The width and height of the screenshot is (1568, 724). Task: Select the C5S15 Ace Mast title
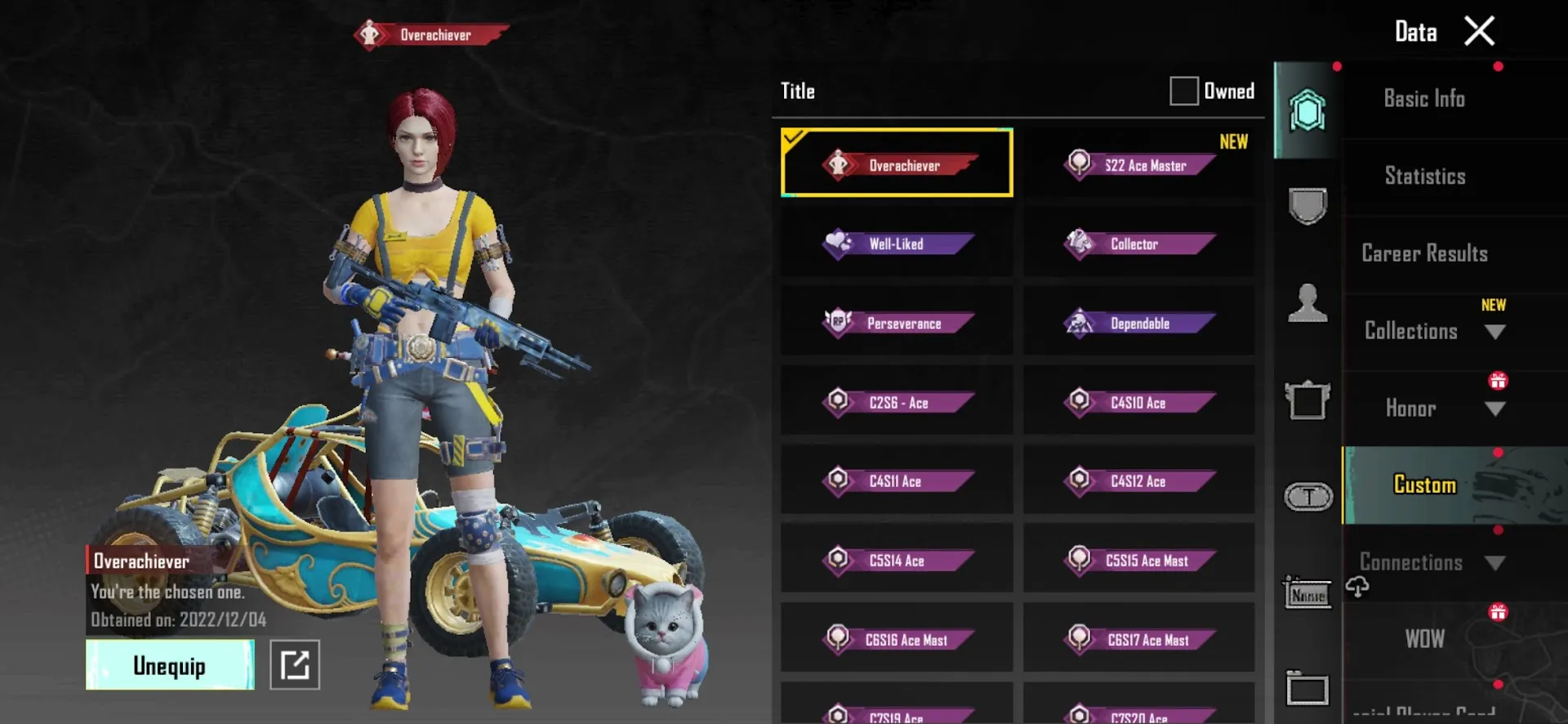click(x=1138, y=561)
